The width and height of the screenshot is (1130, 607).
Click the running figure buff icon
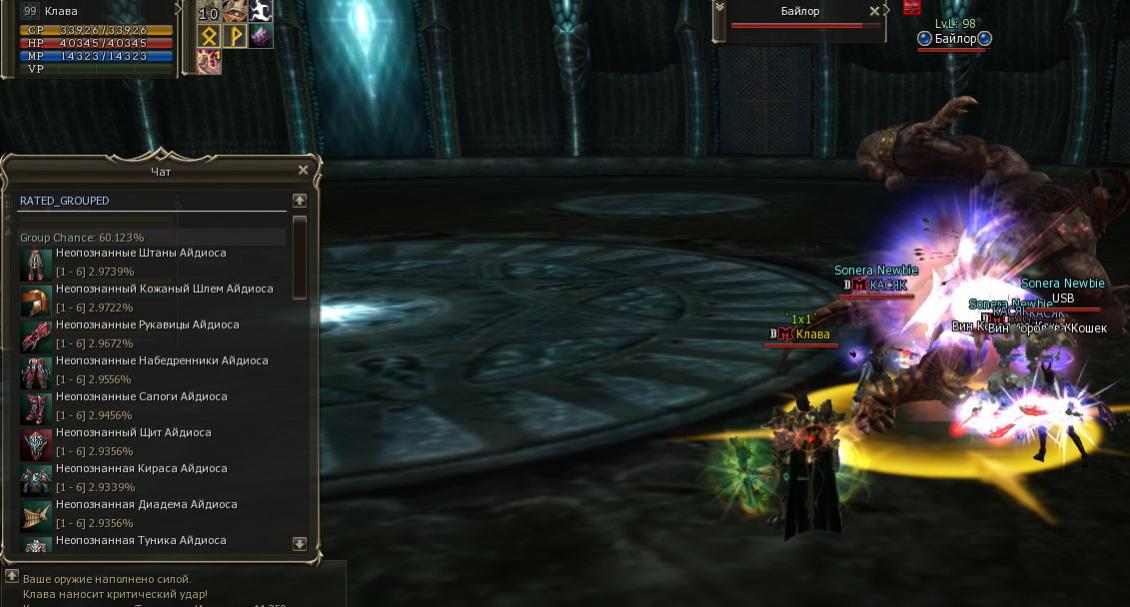pos(260,11)
